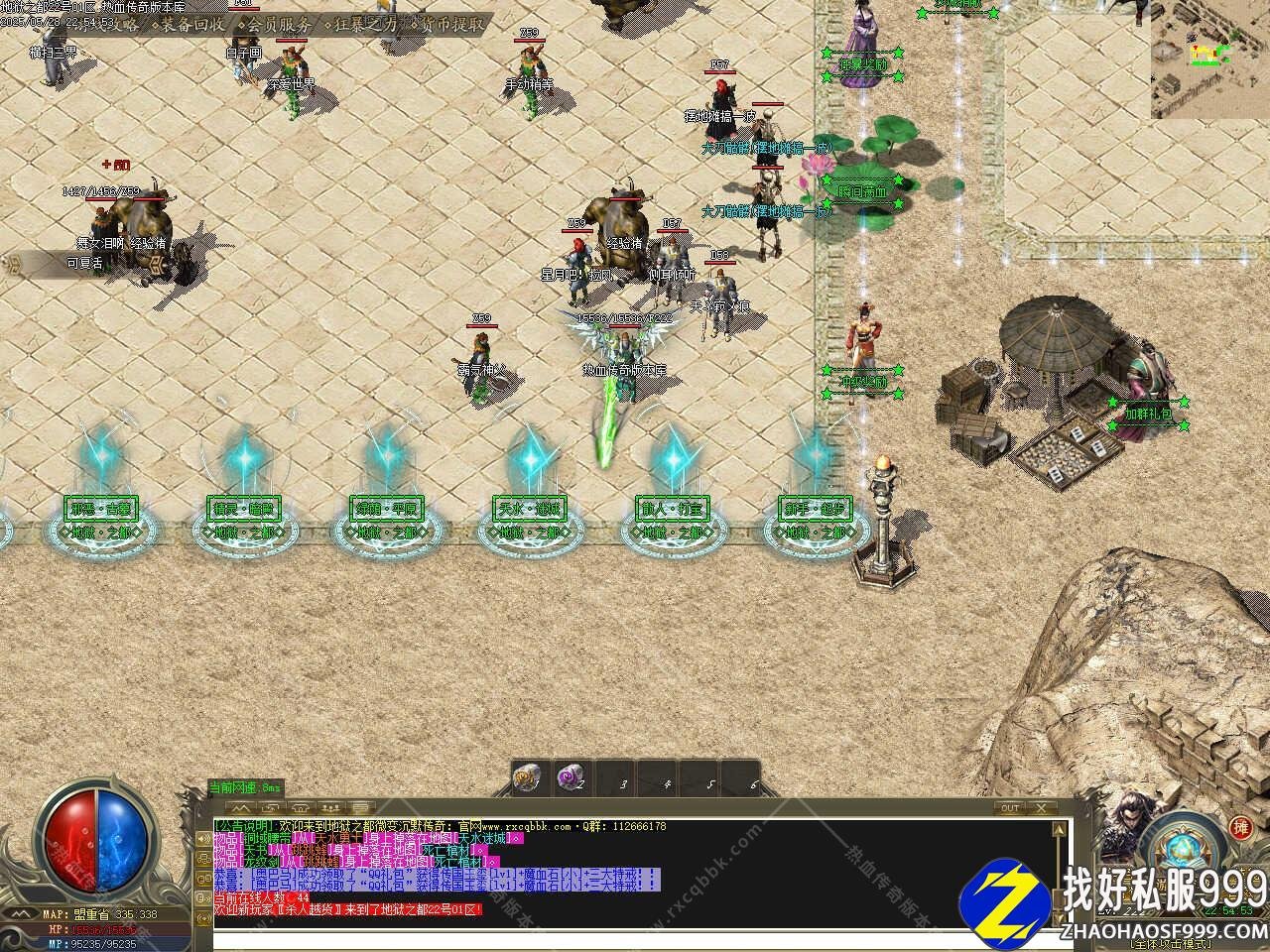Open the 摊 stall button
Image resolution: width=1270 pixels, height=952 pixels.
point(1240,828)
